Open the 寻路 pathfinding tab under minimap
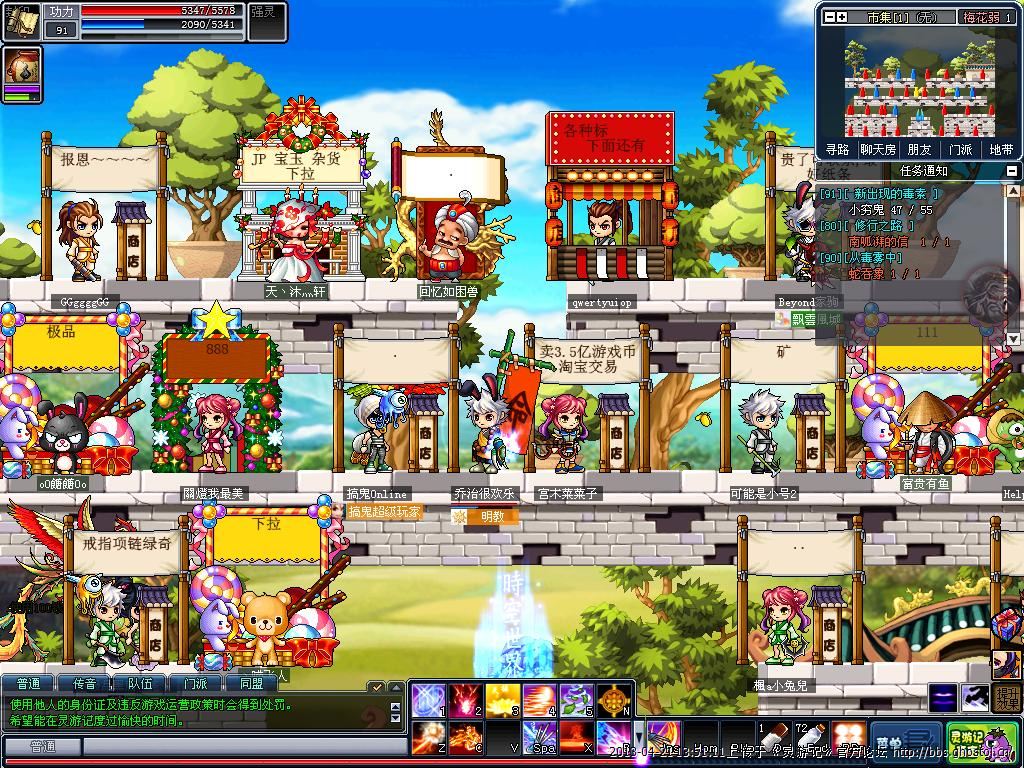Screen dimensions: 1024x768 837,150
